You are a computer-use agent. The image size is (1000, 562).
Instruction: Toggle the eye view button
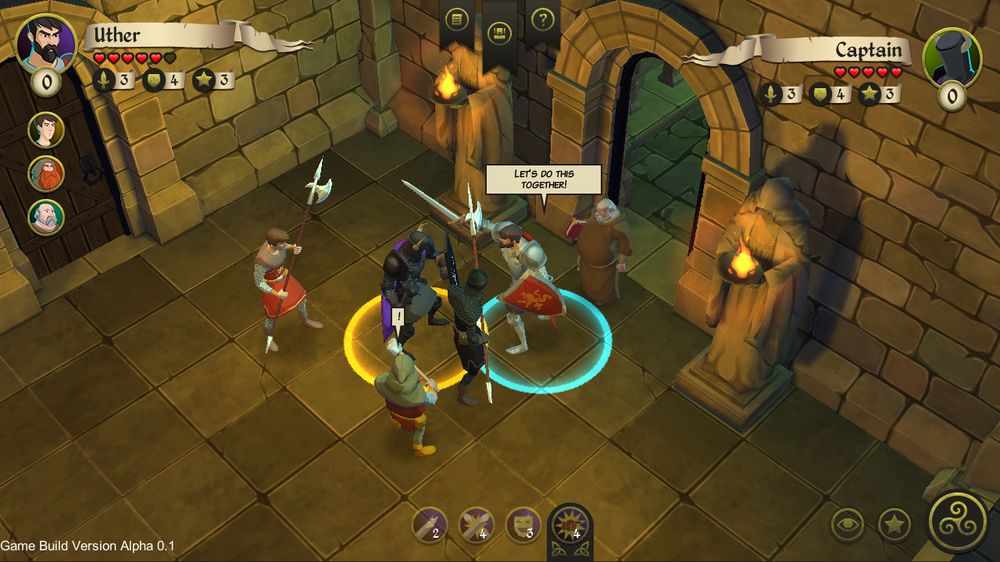pos(848,524)
